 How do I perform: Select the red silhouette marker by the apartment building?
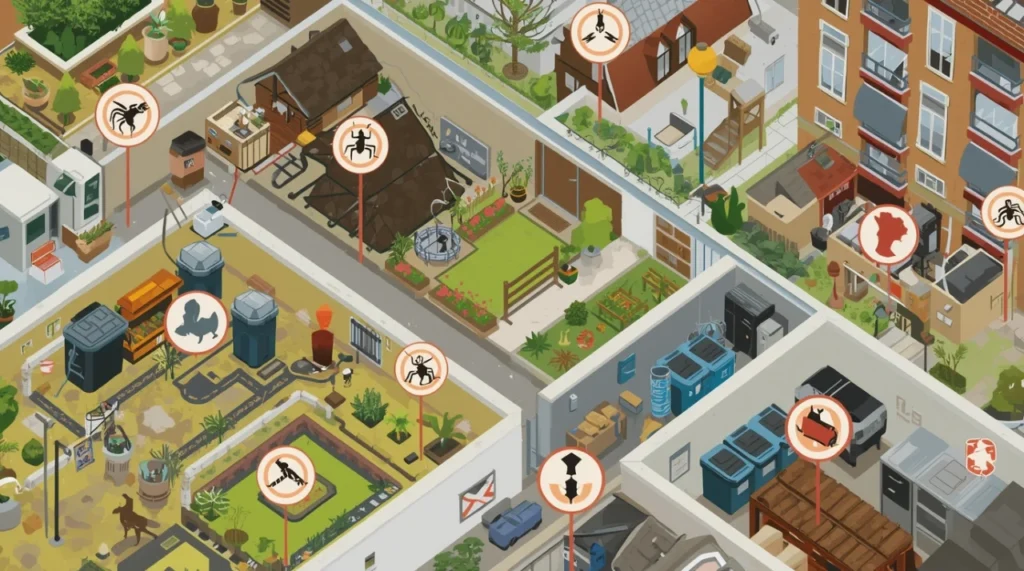pyautogui.click(x=888, y=235)
